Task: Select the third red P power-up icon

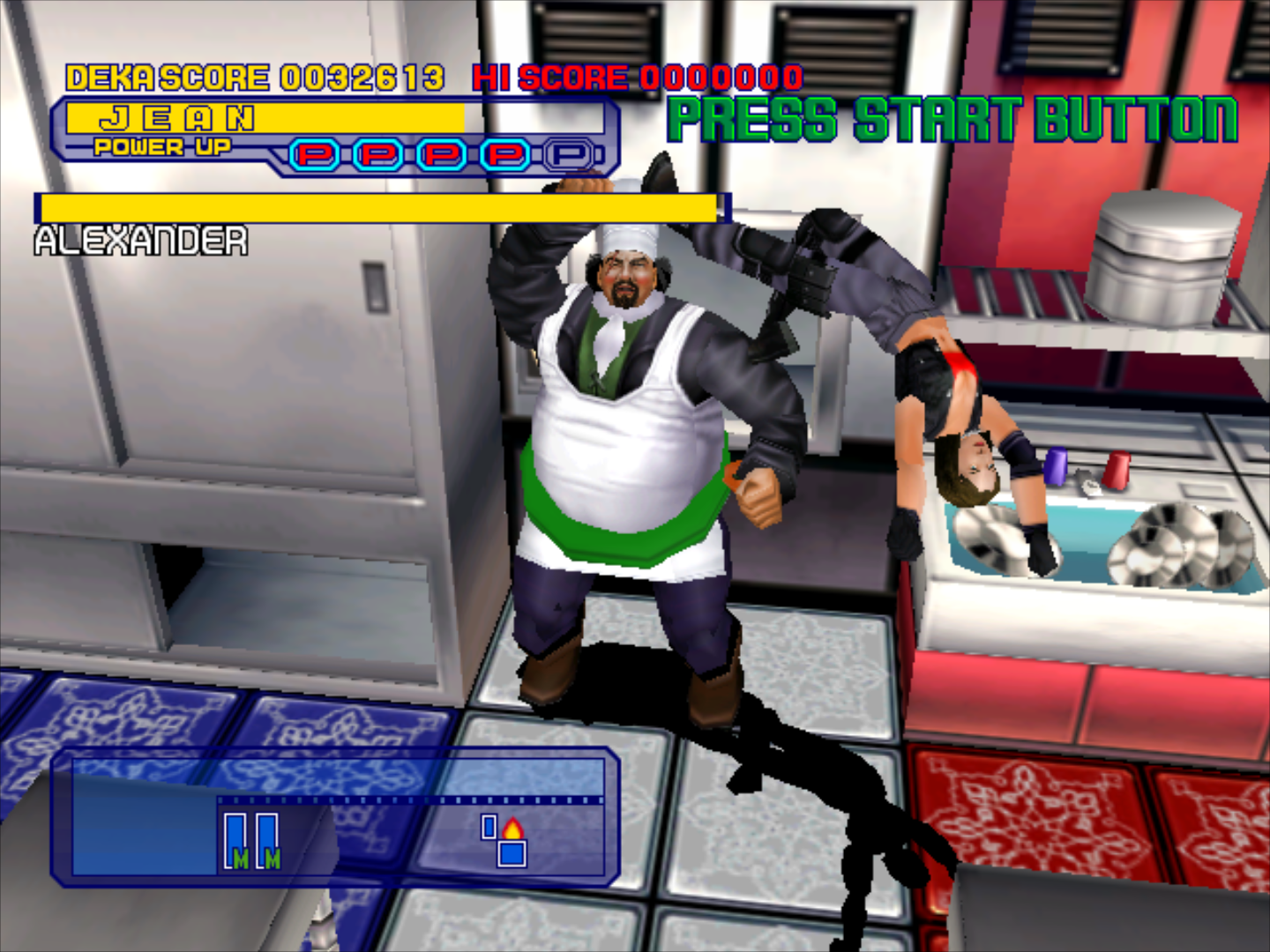Action: point(439,155)
